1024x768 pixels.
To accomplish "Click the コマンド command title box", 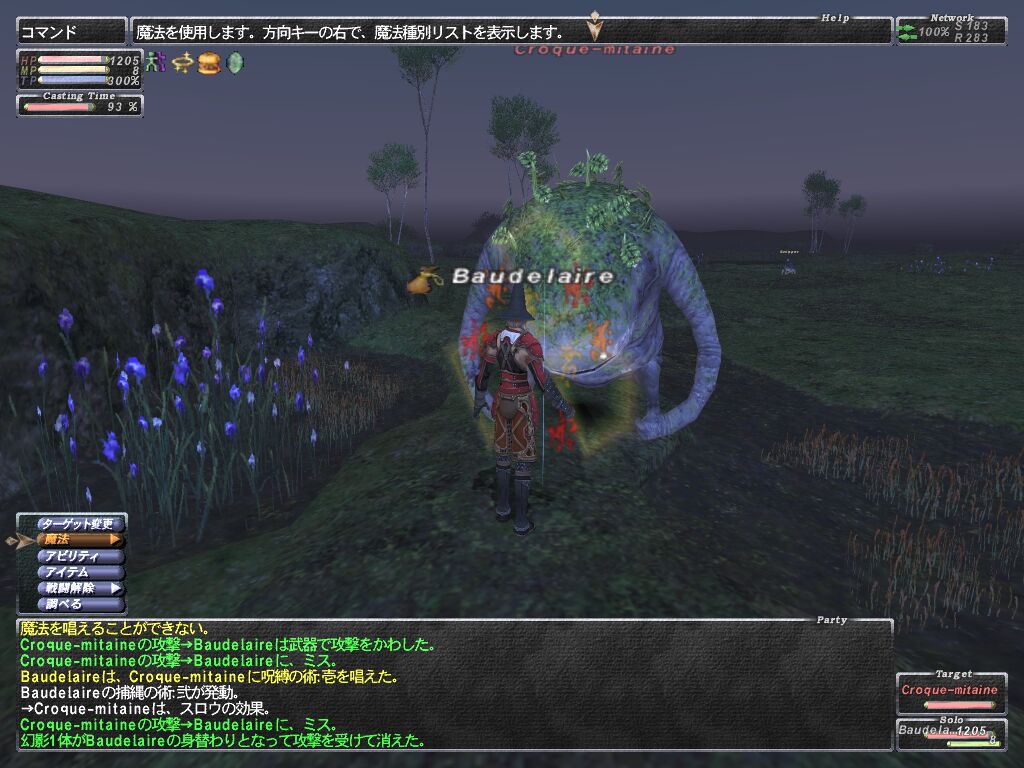I will point(72,32).
